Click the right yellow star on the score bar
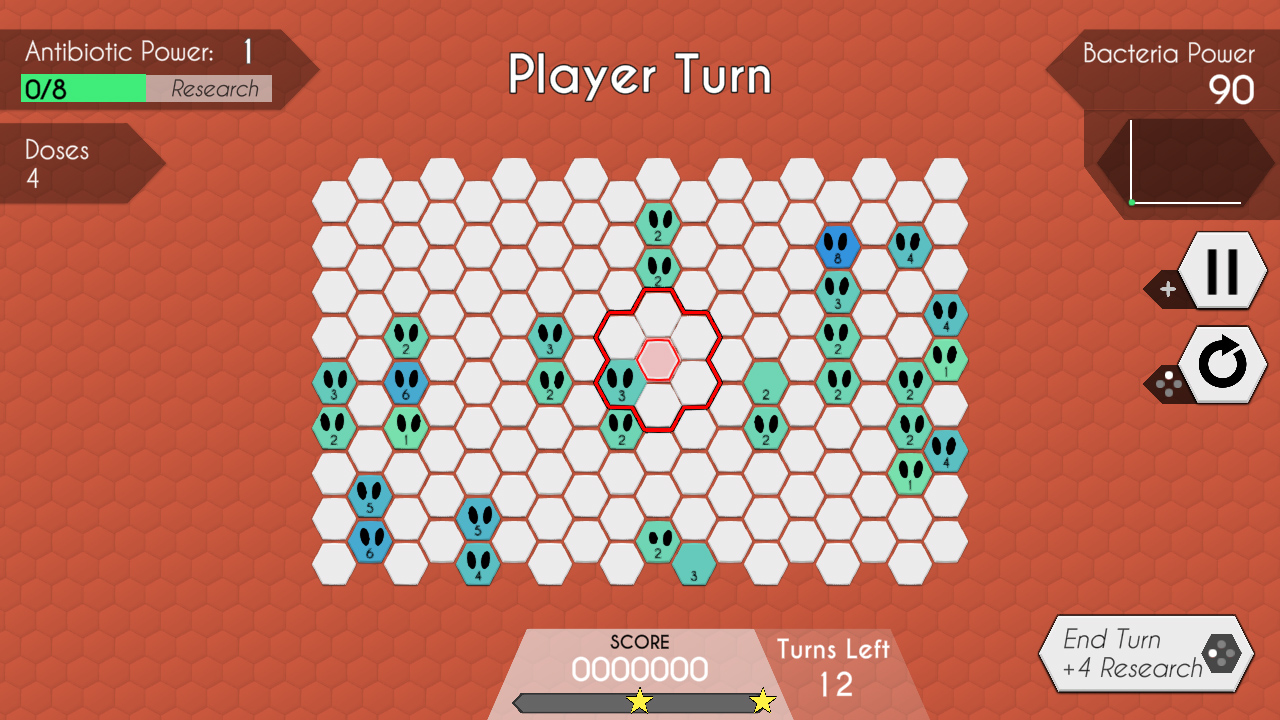1280x720 pixels. point(762,701)
